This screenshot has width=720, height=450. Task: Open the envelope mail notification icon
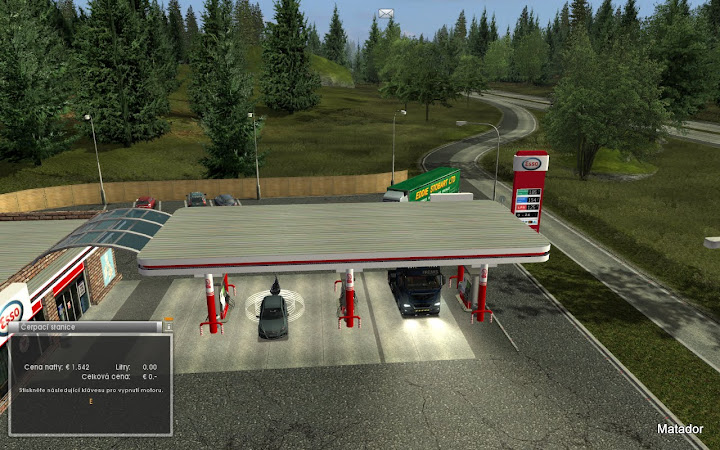click(x=386, y=13)
